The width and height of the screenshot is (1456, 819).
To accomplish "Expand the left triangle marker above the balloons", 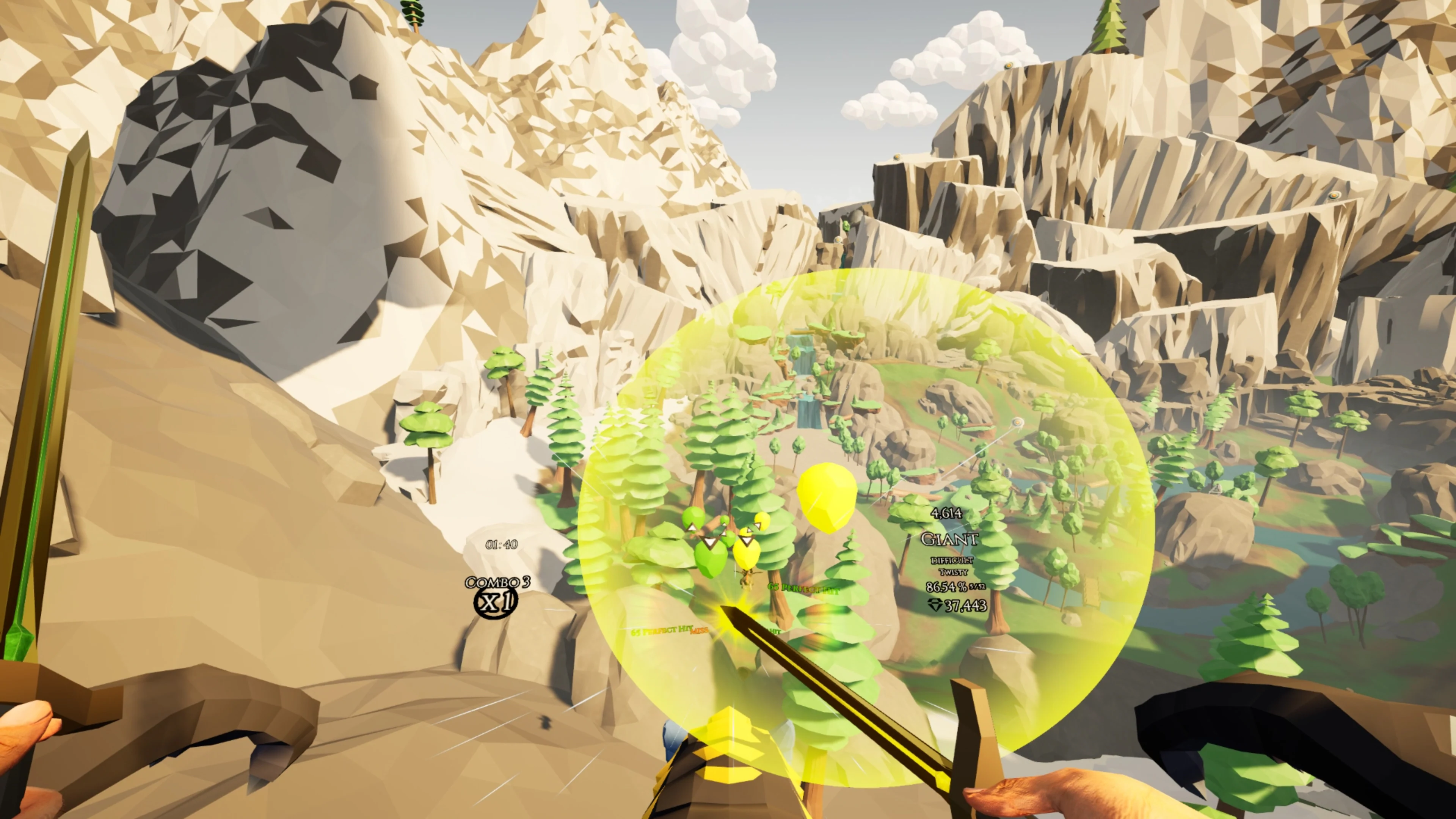I will pyautogui.click(x=692, y=527).
